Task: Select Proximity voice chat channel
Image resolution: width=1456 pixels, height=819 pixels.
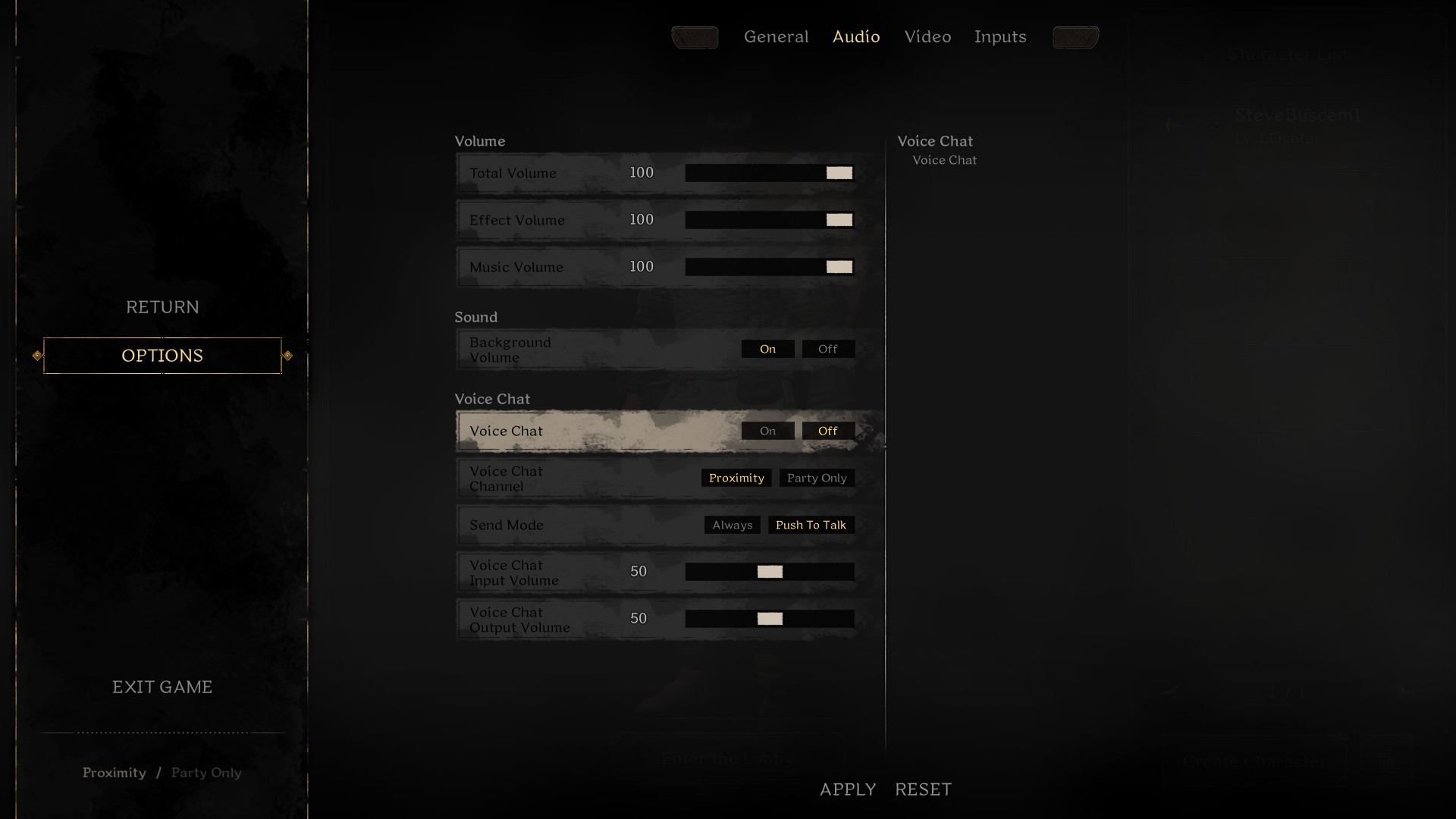Action: point(736,478)
